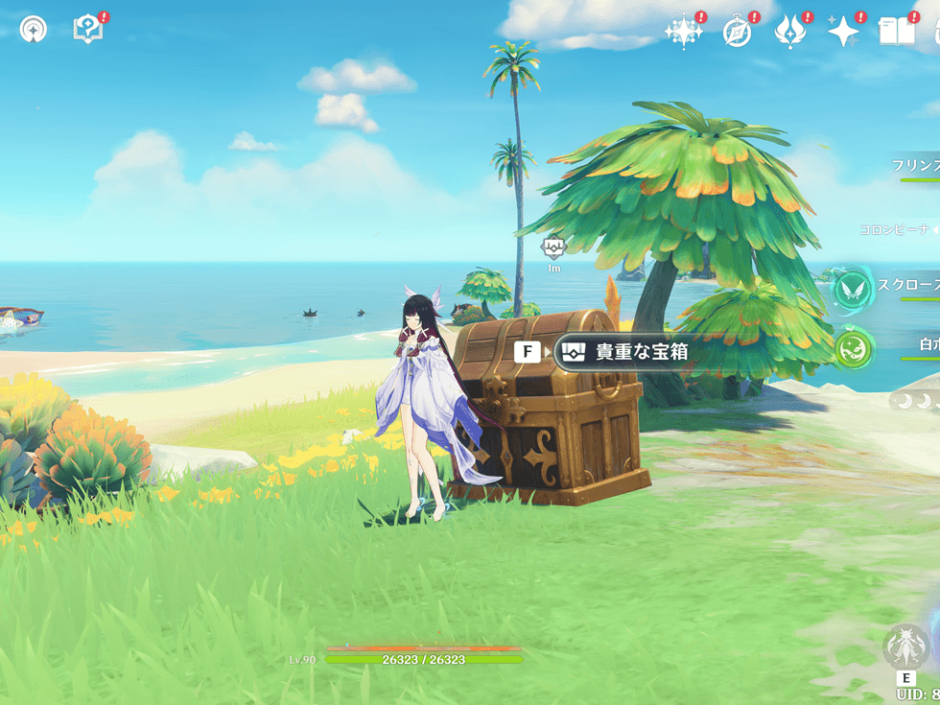The height and width of the screenshot is (705, 940).
Task: Open the sparkle cluster icon in top bar
Action: pos(683,32)
